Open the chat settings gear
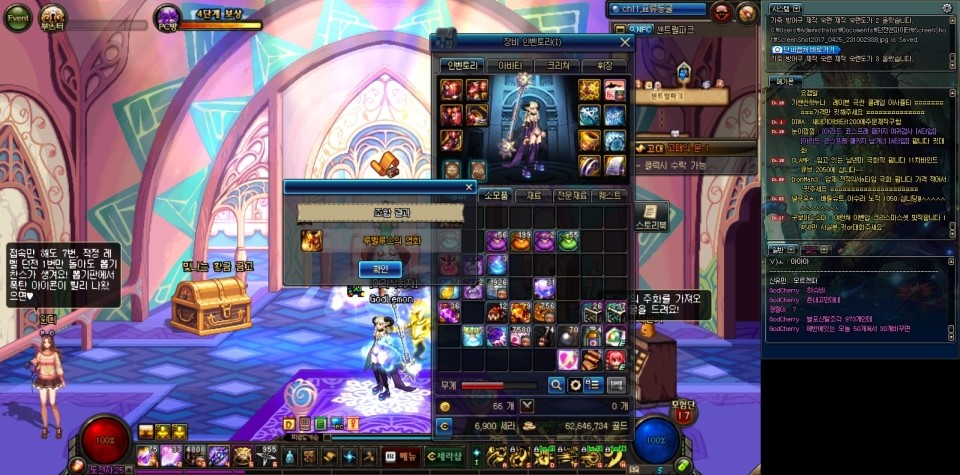The height and width of the screenshot is (475, 960). coord(947,8)
